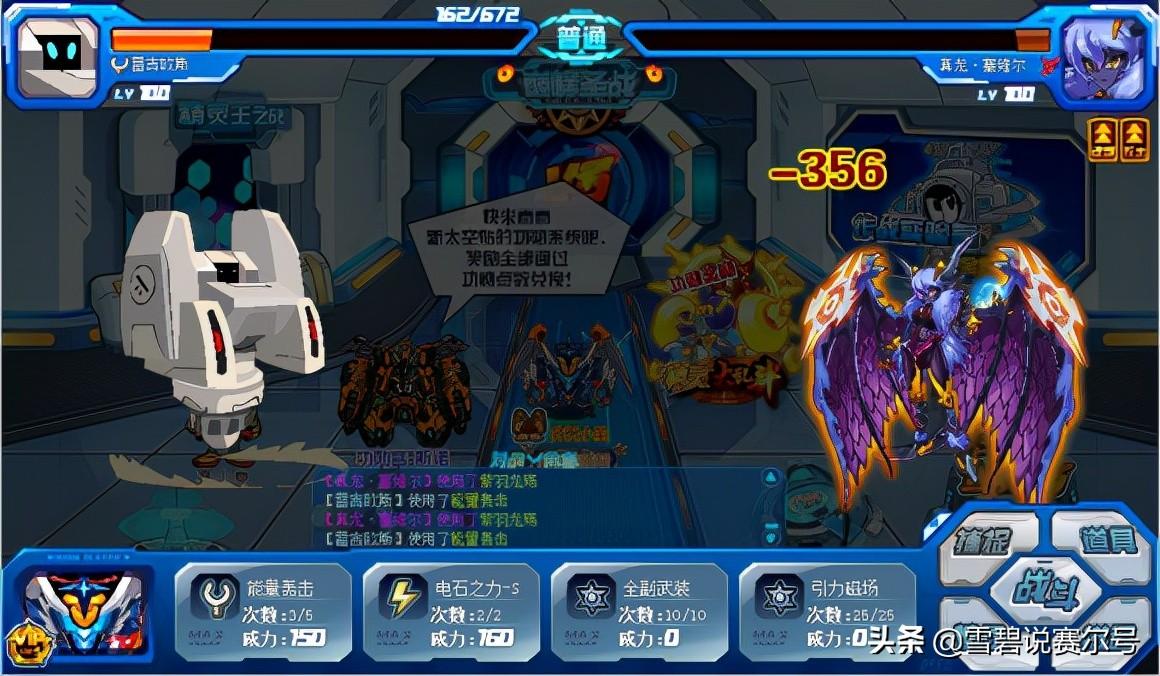
Task: Click the purple-haired opponent portrait
Action: coord(1103,57)
